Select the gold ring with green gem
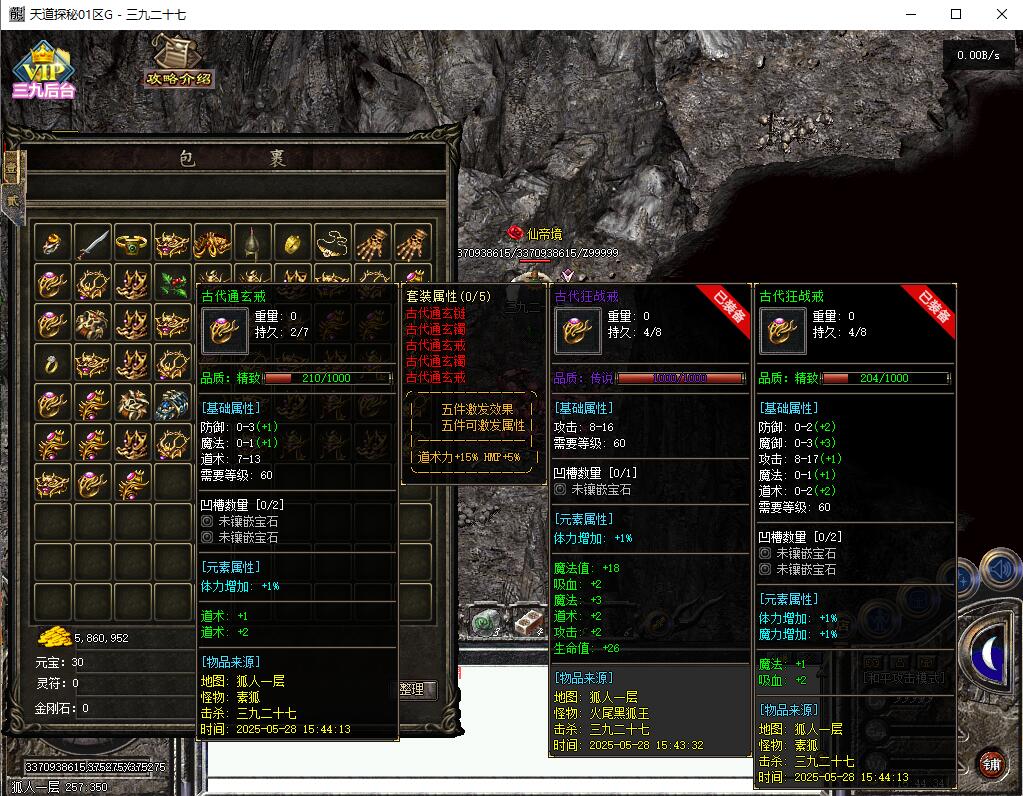 132,243
